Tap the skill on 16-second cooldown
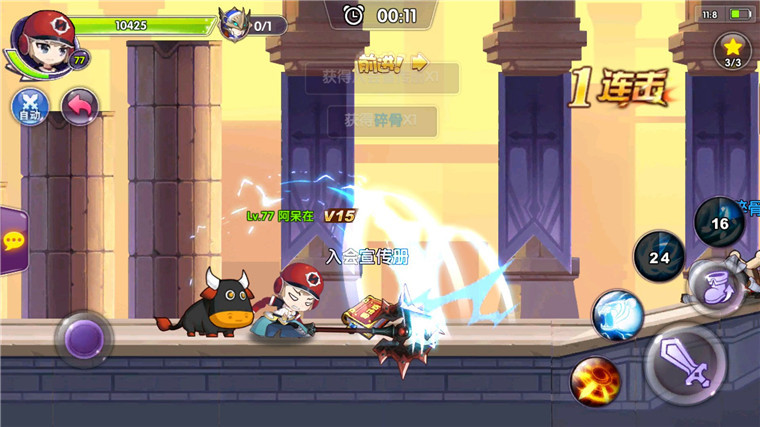The height and width of the screenshot is (427, 760). 720,222
